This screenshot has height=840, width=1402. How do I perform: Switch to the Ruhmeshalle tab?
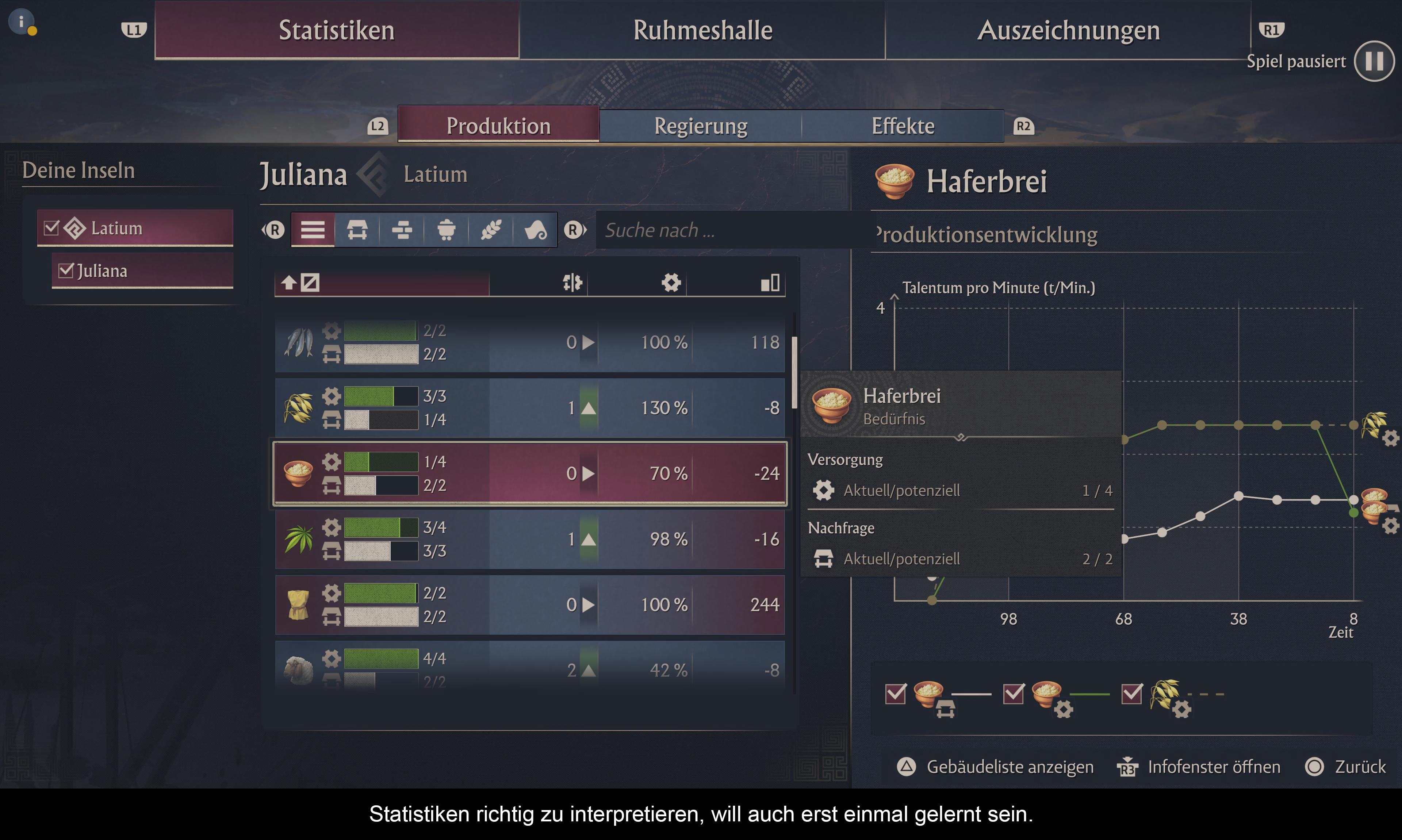pos(702,31)
